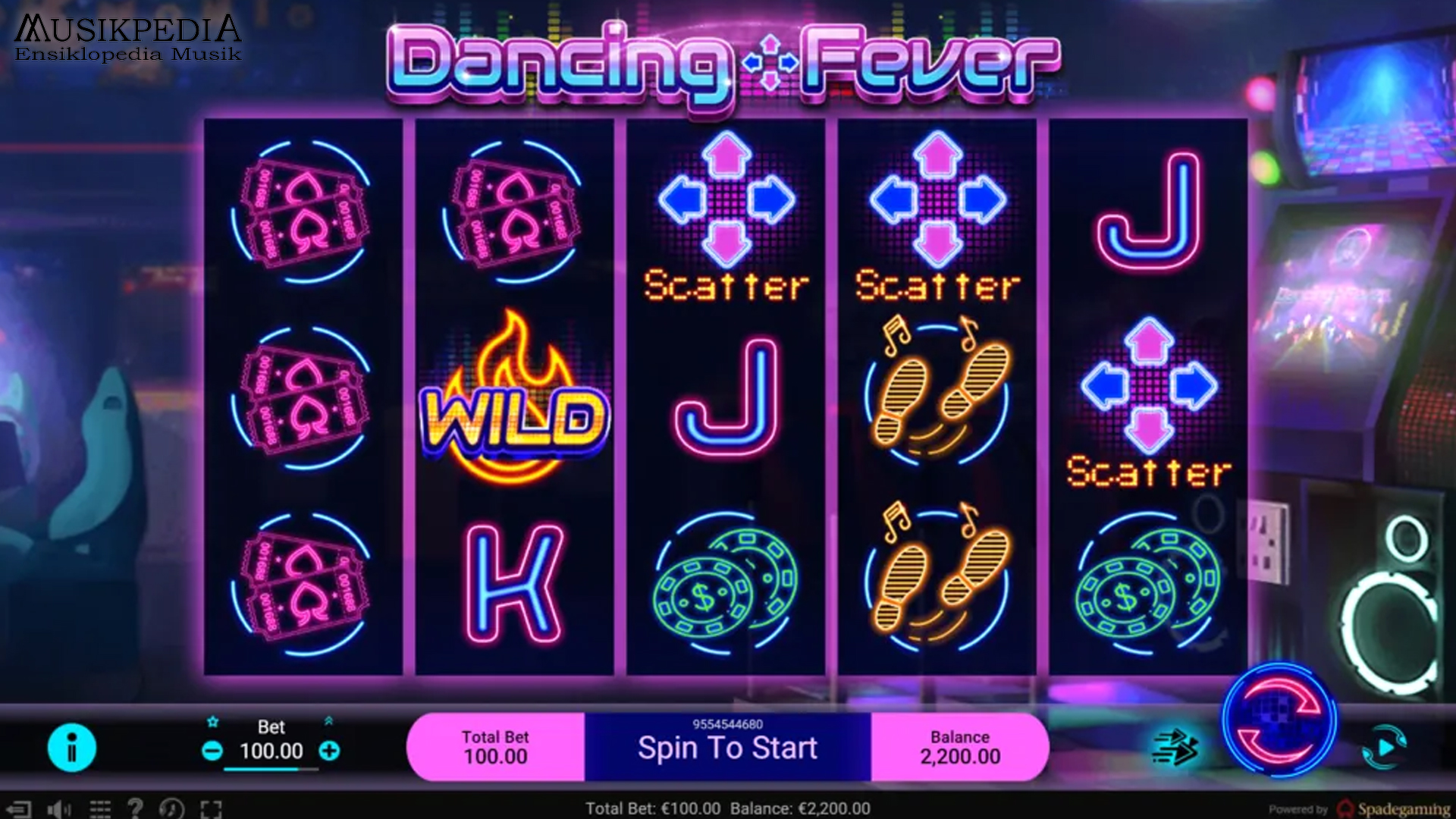Decrease the bet with minus button
Viewport: 1456px width, 819px height.
click(213, 752)
